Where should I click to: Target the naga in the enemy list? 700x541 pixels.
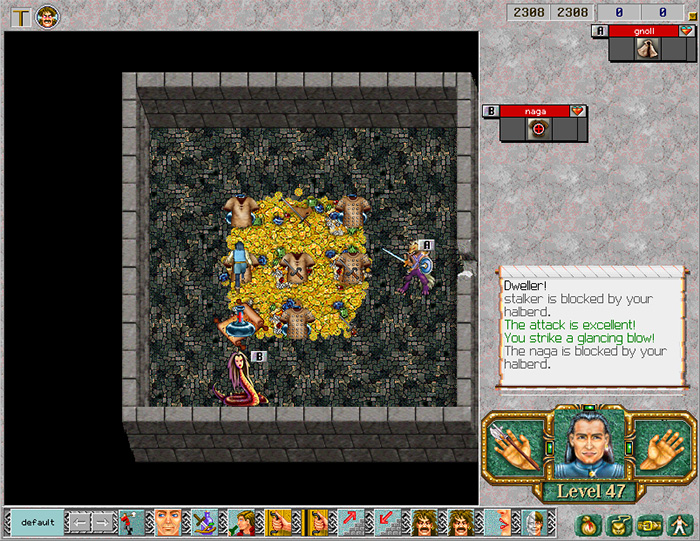click(535, 111)
